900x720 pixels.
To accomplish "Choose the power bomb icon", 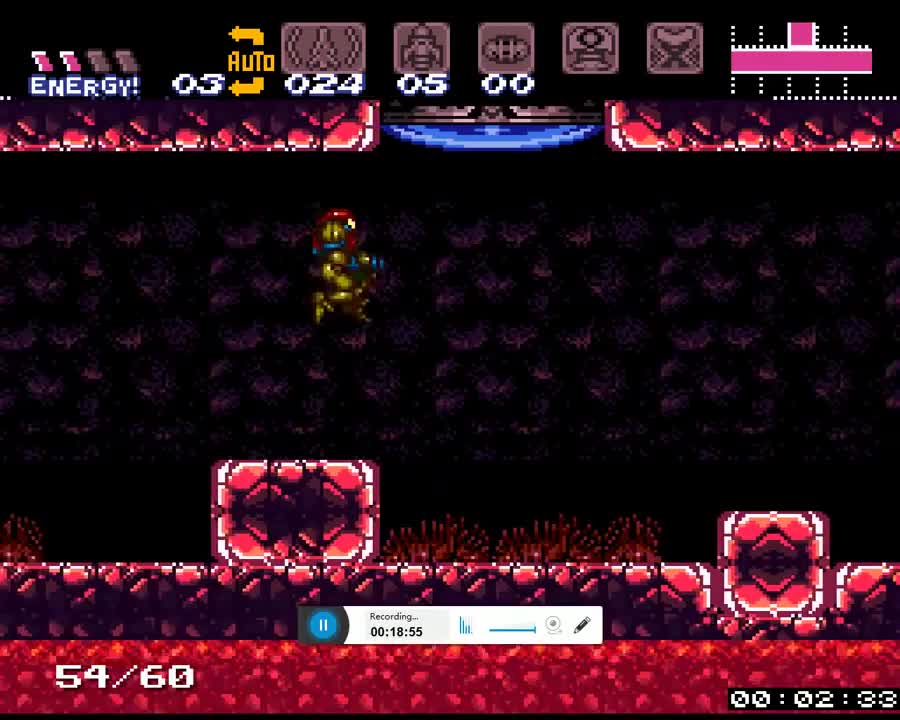I will (506, 48).
